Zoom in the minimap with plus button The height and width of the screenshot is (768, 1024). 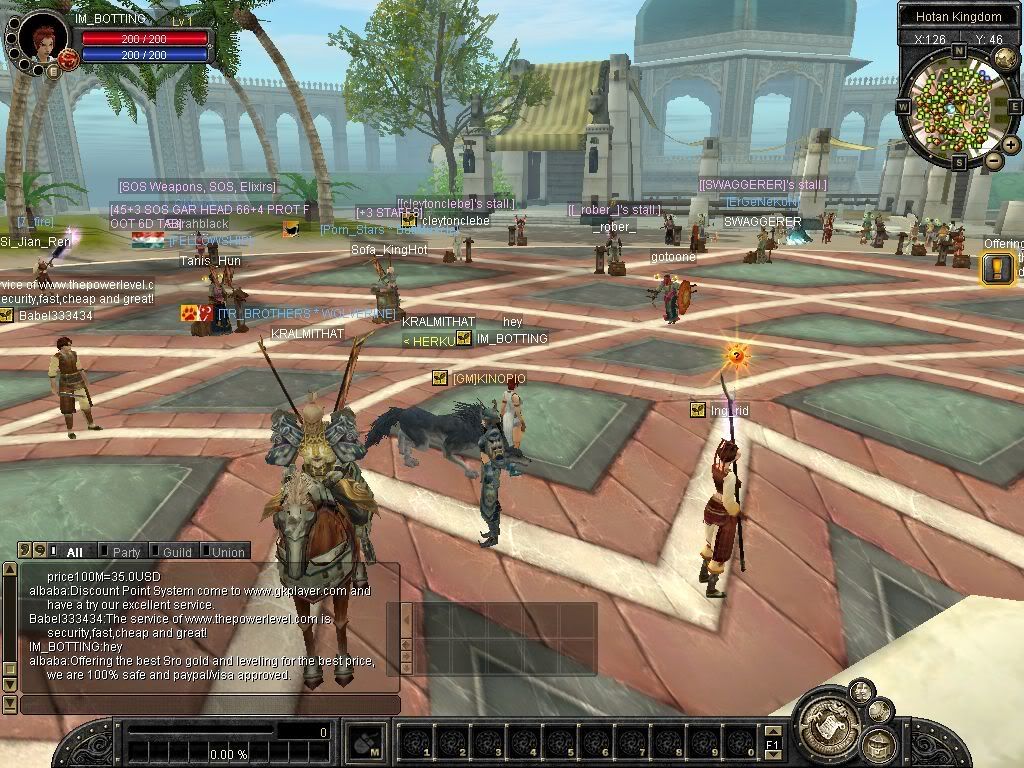[1010, 145]
